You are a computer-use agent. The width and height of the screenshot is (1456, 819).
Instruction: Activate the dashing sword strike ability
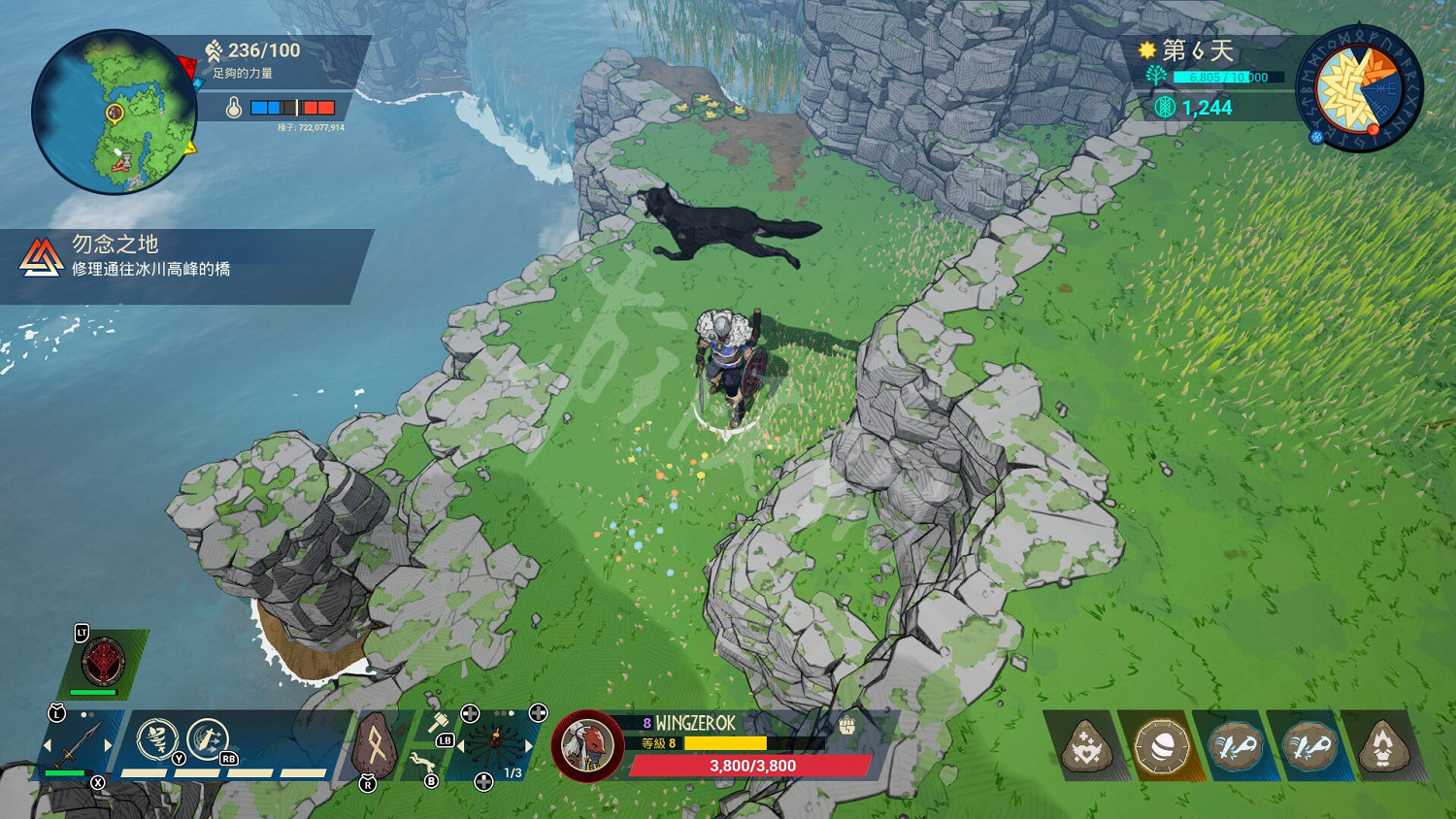coord(206,739)
